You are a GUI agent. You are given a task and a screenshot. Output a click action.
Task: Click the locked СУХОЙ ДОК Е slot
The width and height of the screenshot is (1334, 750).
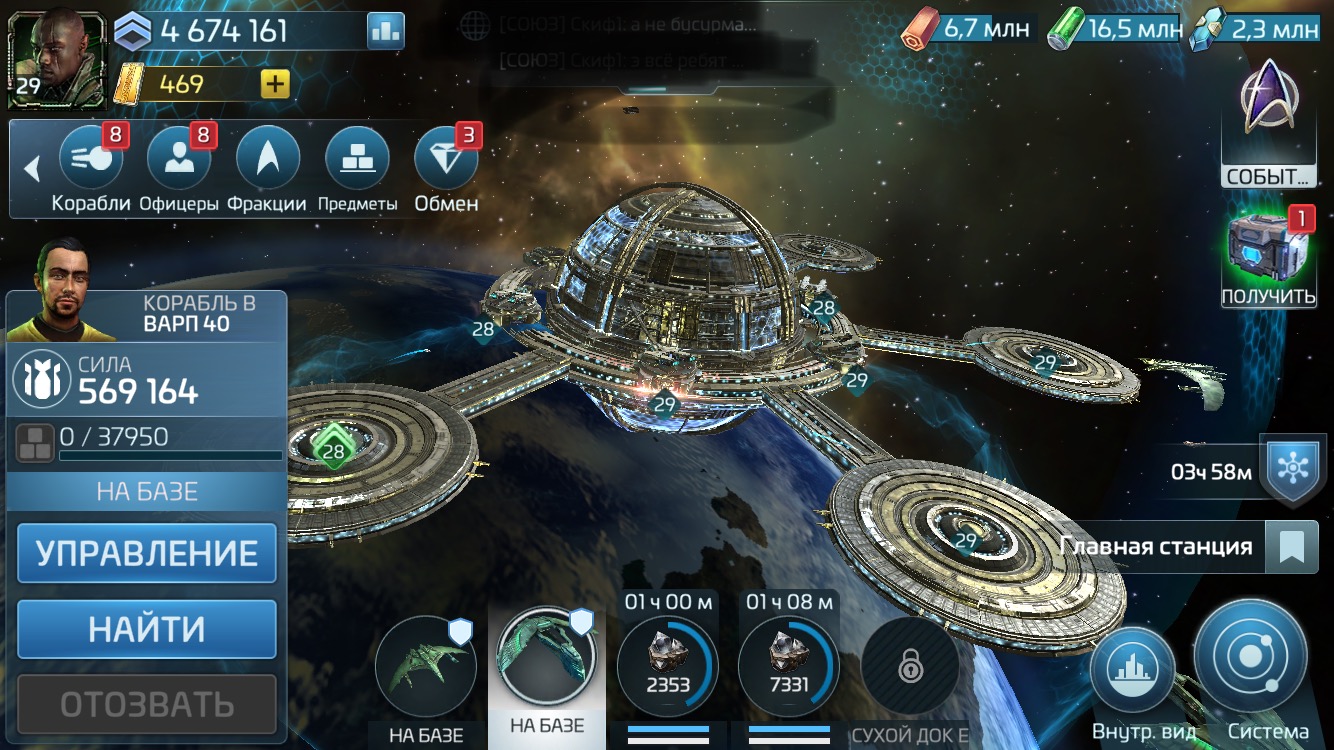(911, 665)
